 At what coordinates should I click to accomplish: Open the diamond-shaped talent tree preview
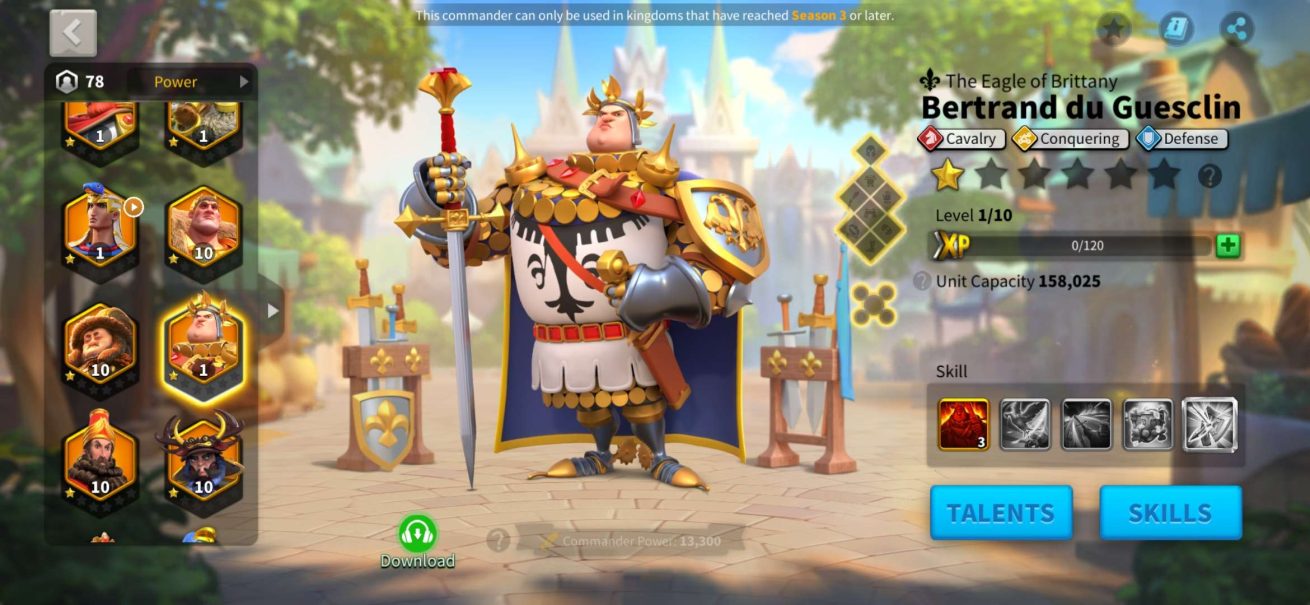click(871, 197)
